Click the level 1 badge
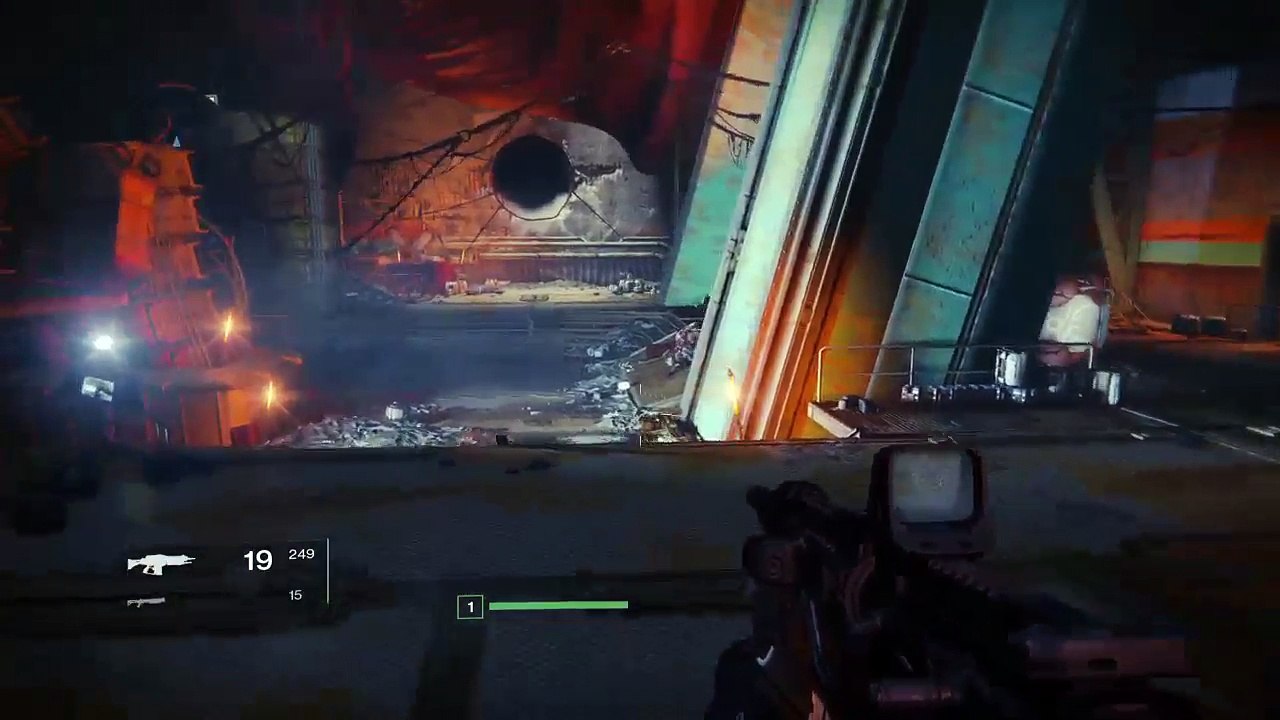Screen dimensions: 1280x720 click(470, 607)
